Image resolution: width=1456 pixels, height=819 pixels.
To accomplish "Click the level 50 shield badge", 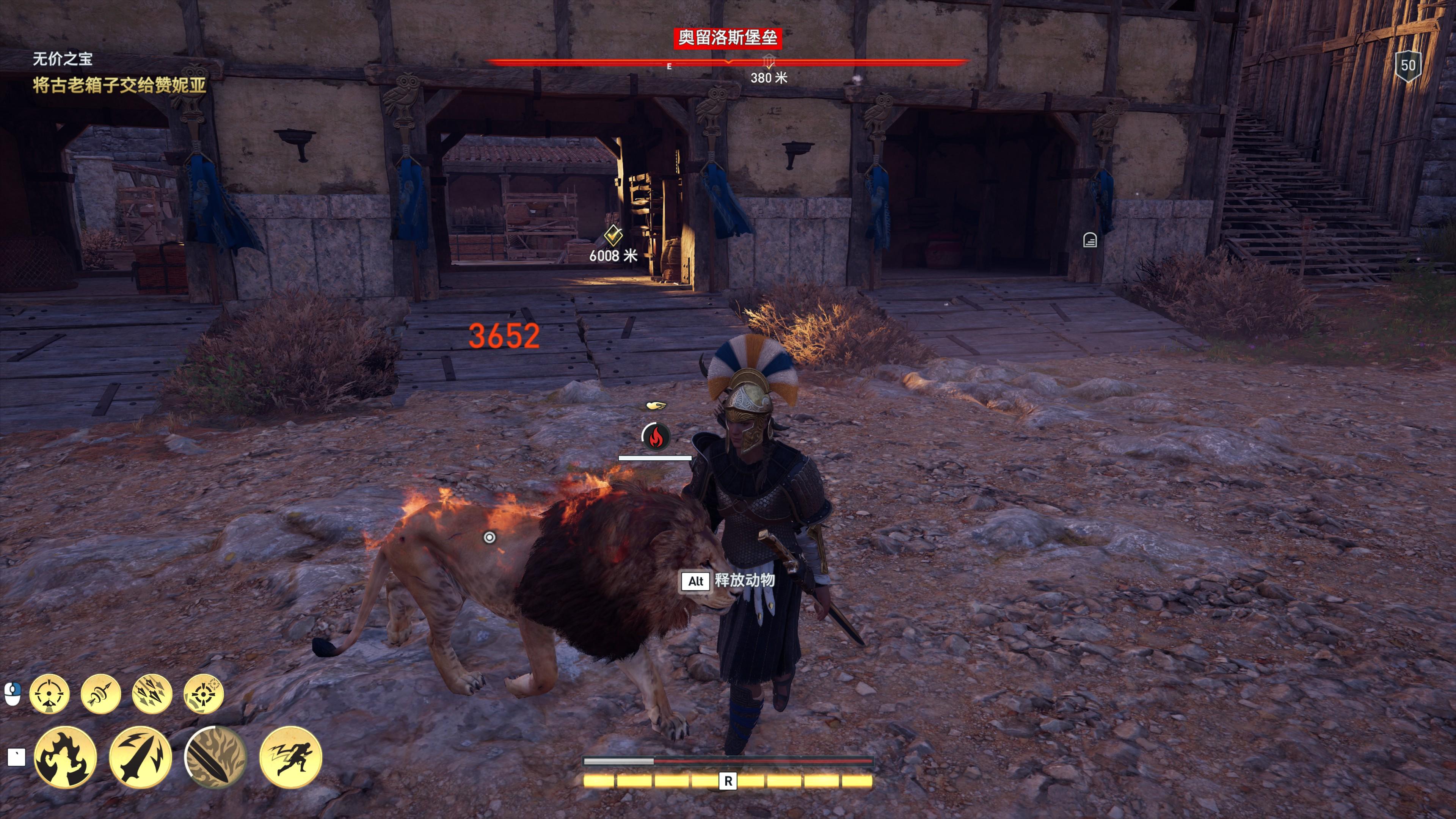I will pyautogui.click(x=1407, y=66).
